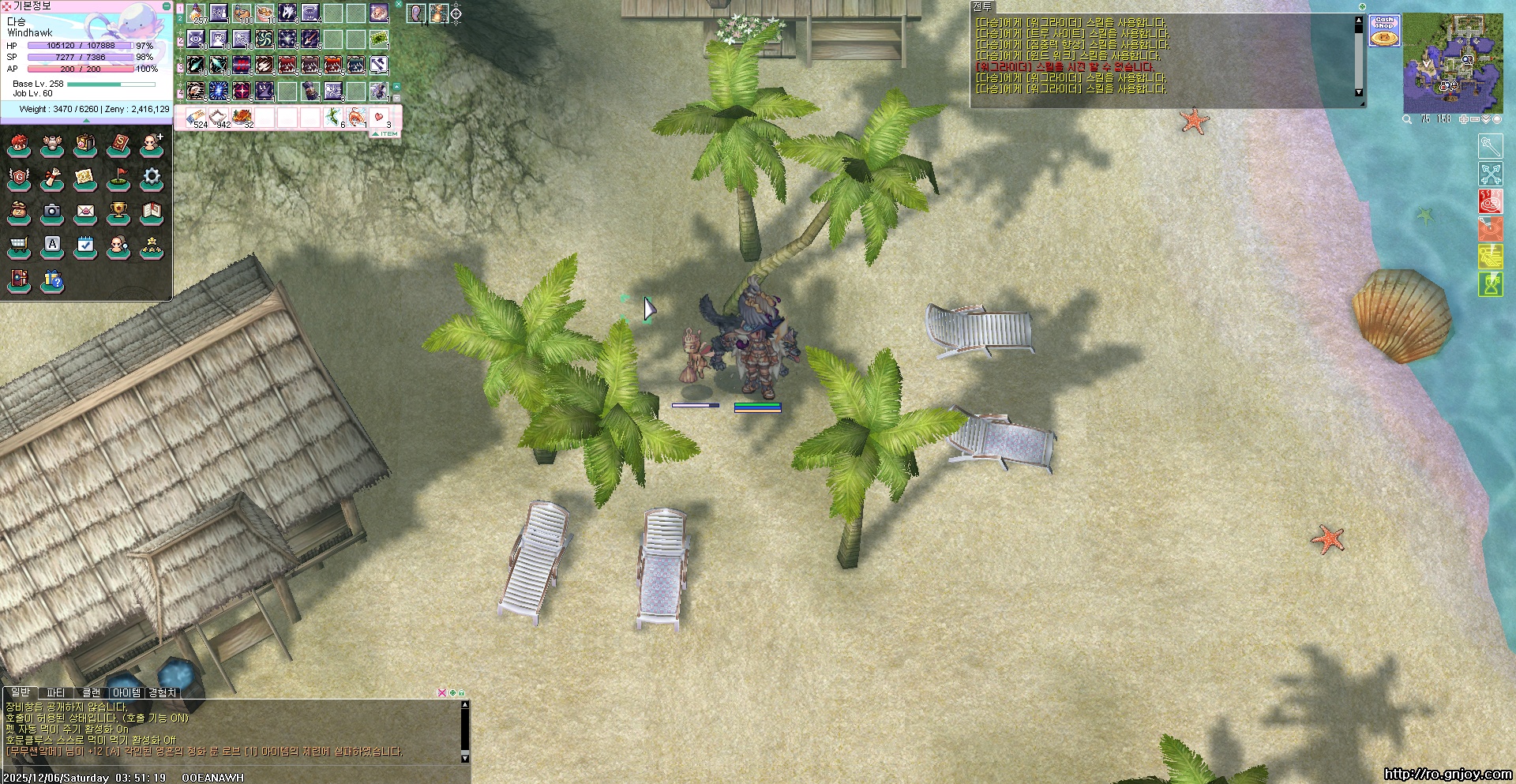
Task: Minimize the 기본정보 basic info window
Action: 166,6
